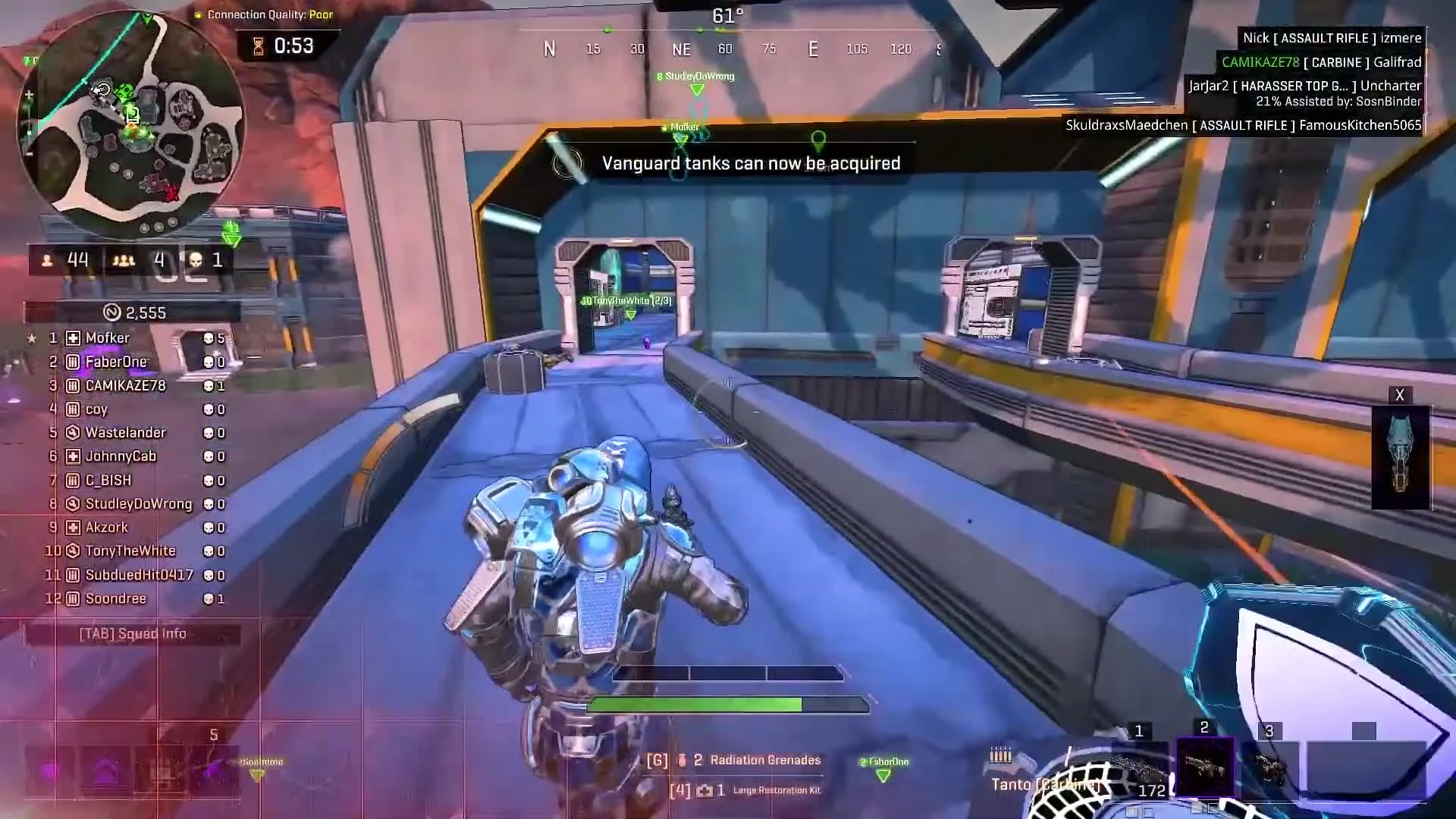1456x819 pixels.
Task: Click the engineer icon beside Wastelander
Action: click(x=71, y=432)
